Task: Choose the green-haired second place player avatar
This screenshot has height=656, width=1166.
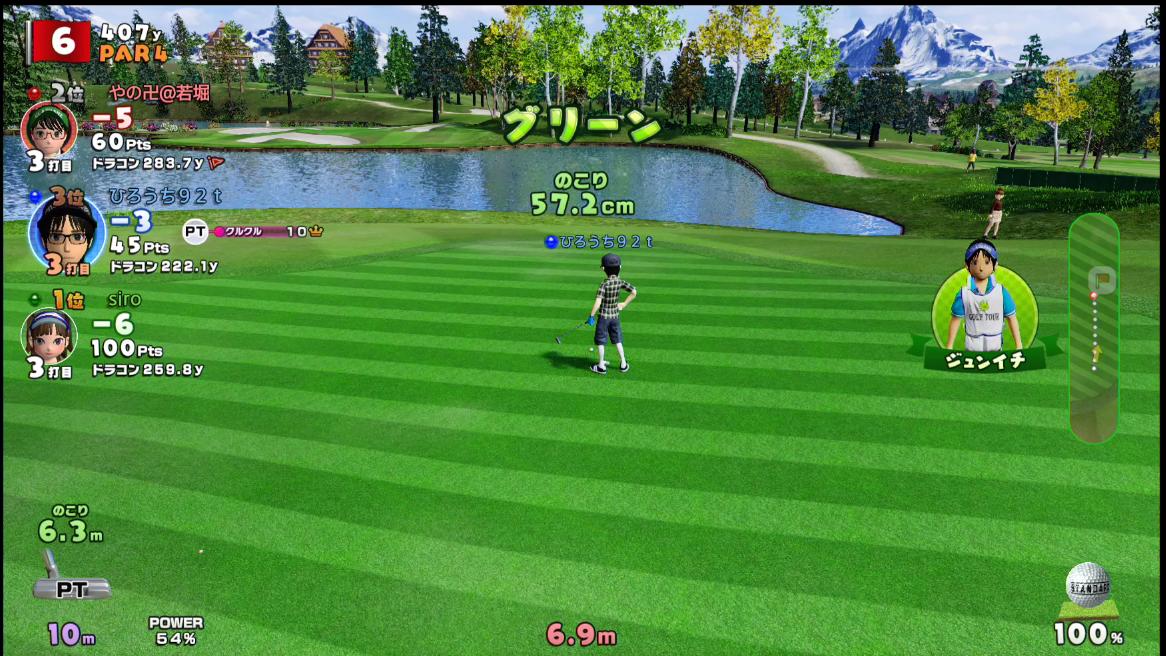Action: [48, 128]
